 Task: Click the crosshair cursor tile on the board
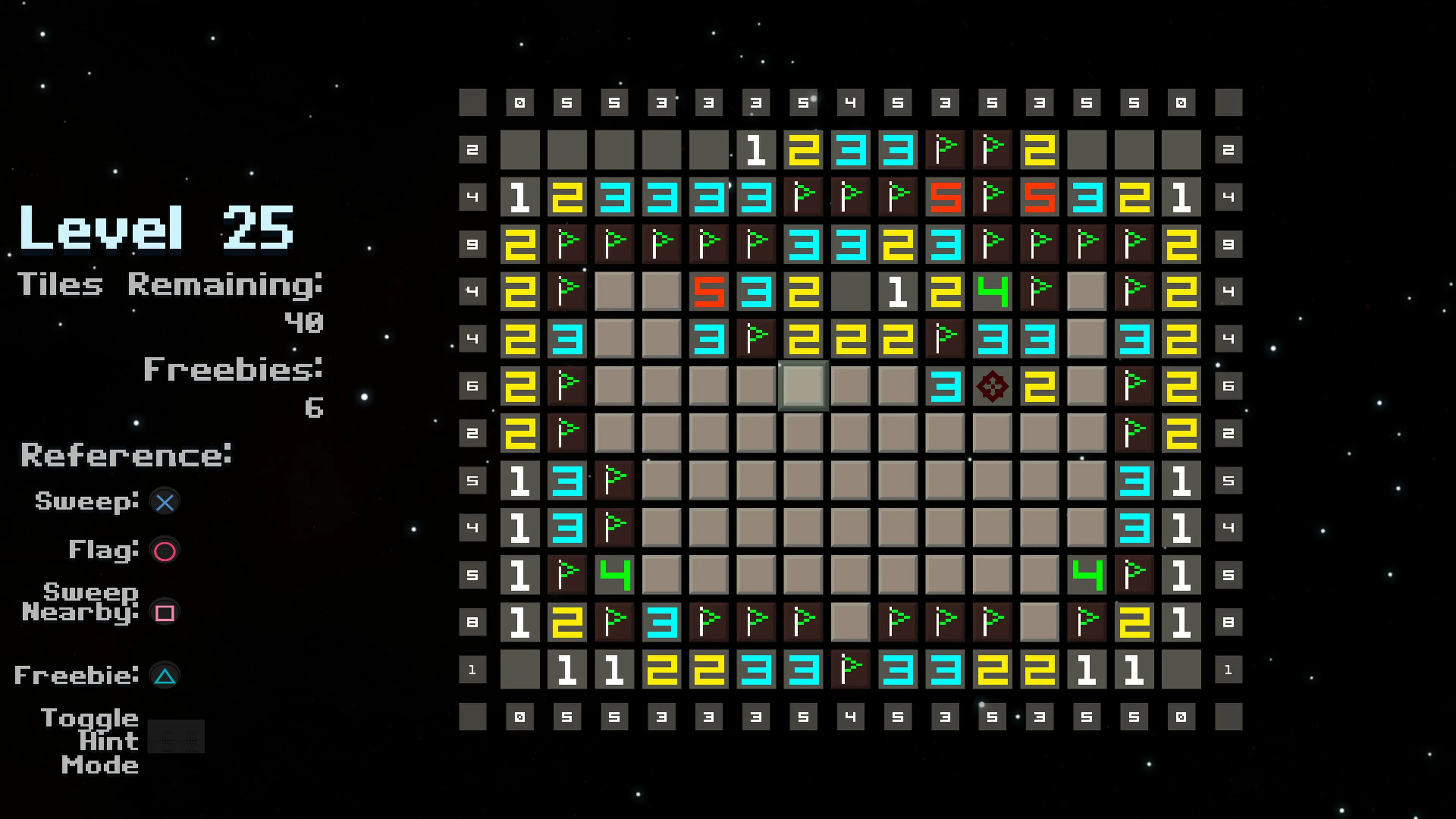pyautogui.click(x=993, y=386)
